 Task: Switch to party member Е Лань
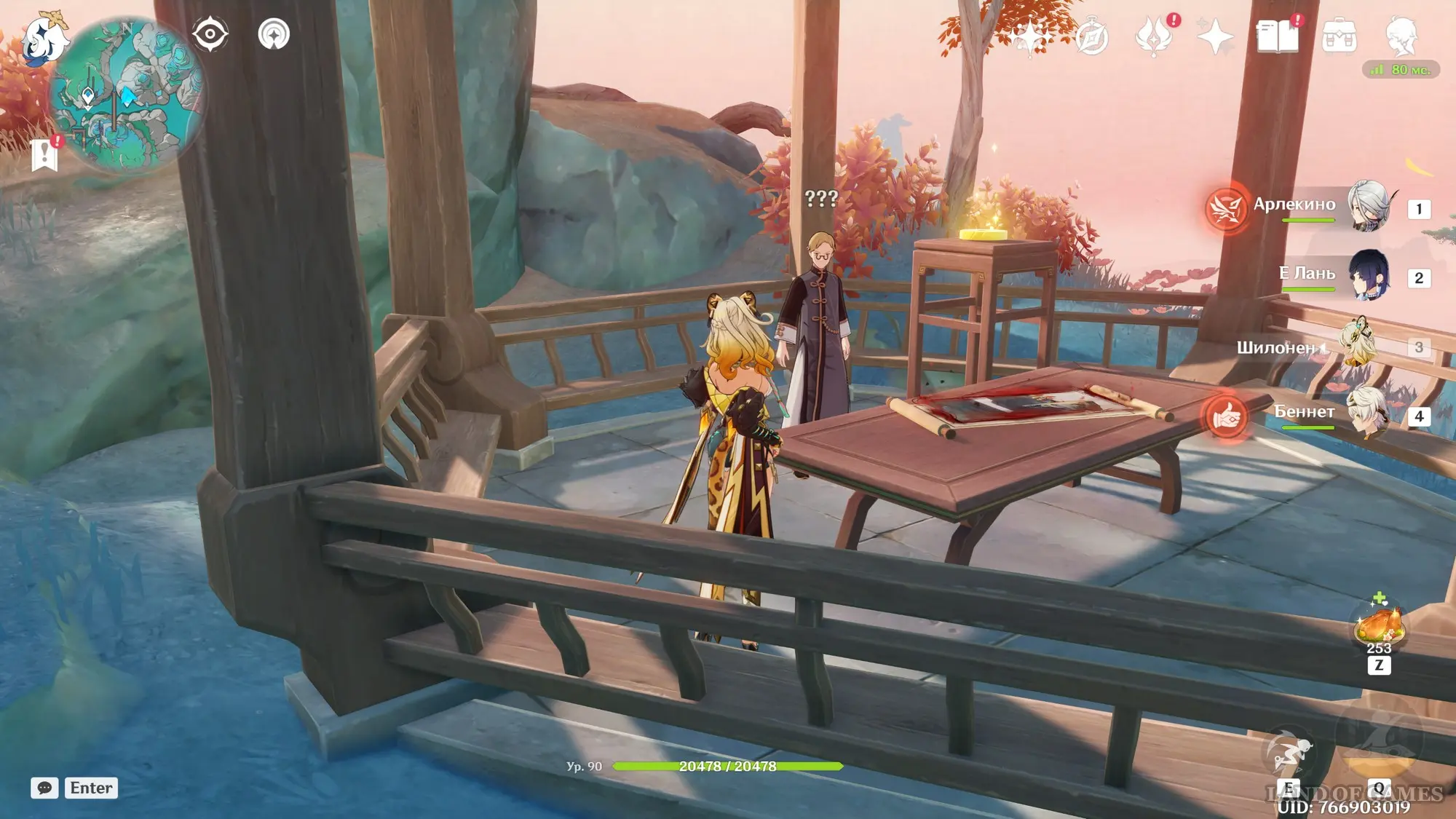(x=1369, y=276)
